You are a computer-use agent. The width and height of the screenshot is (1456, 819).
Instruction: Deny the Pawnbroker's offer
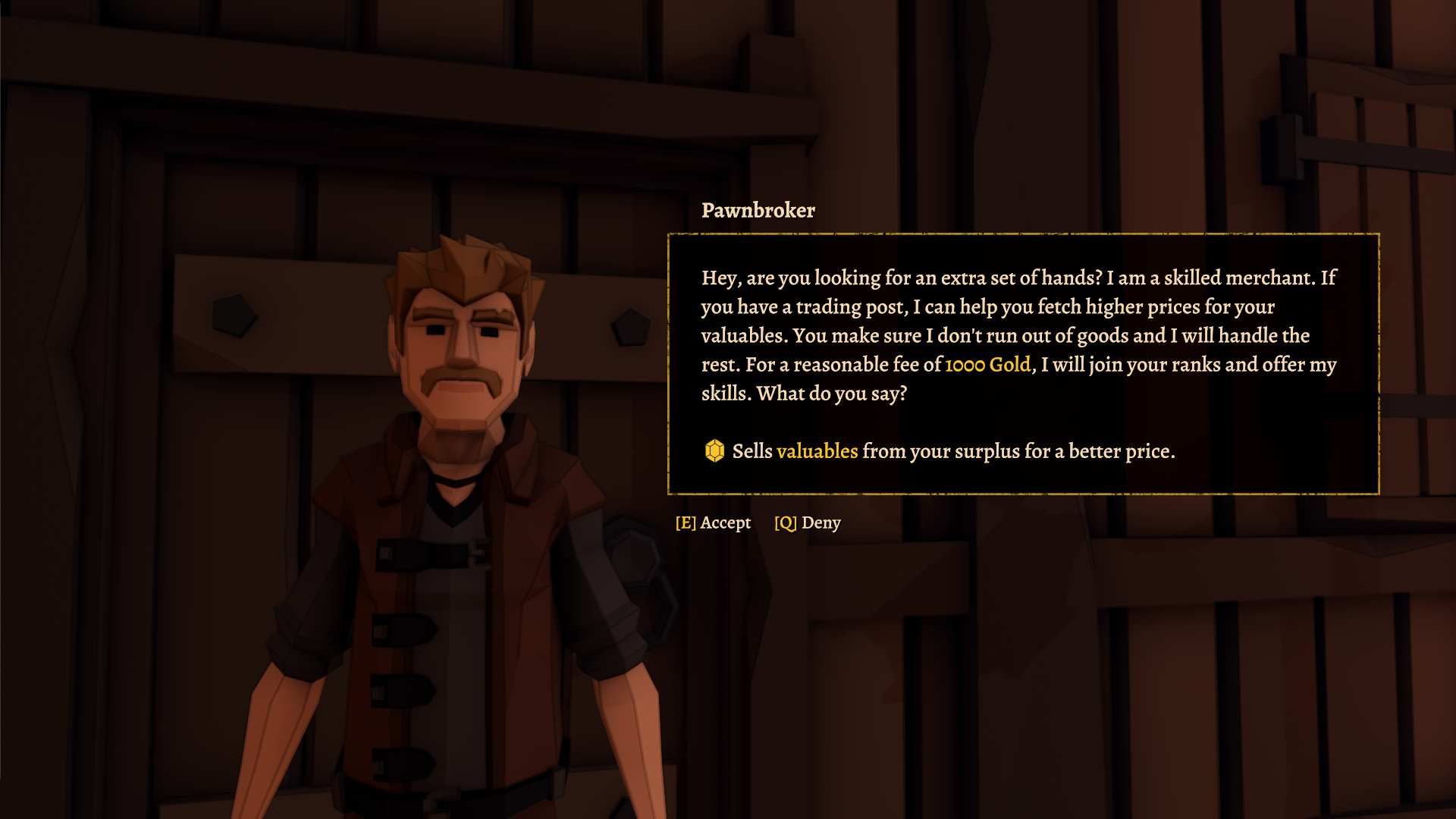808,522
